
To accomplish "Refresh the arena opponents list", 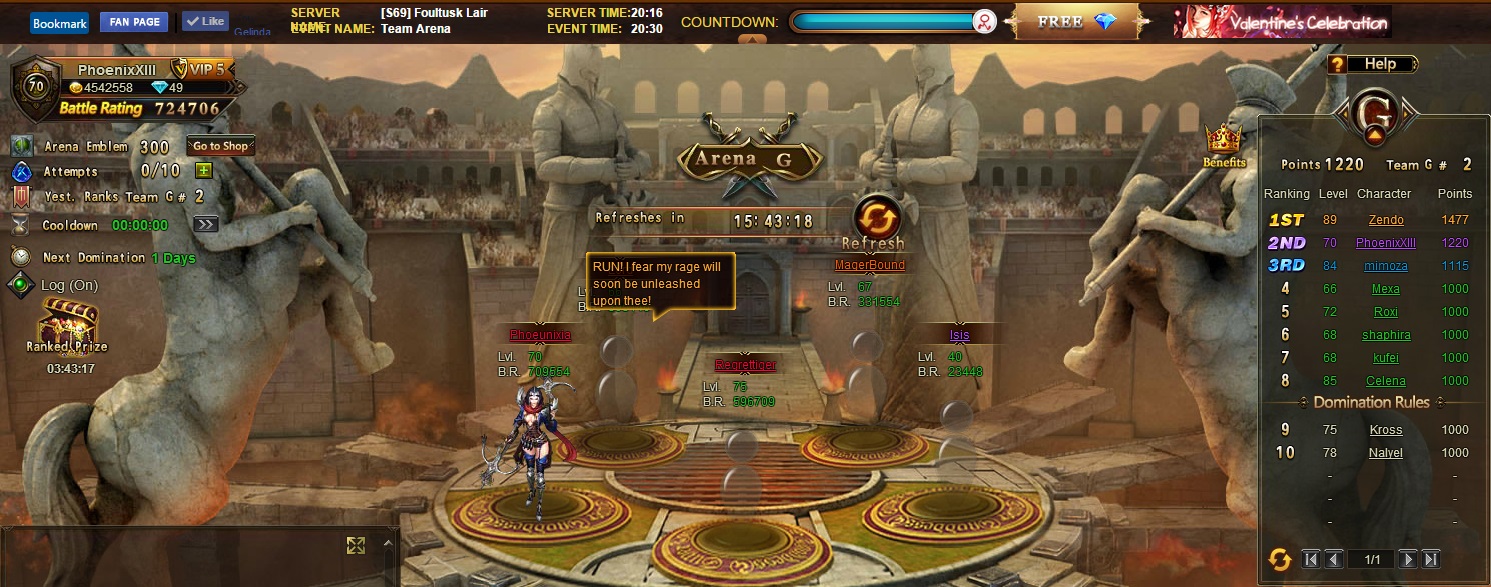I will tap(877, 220).
